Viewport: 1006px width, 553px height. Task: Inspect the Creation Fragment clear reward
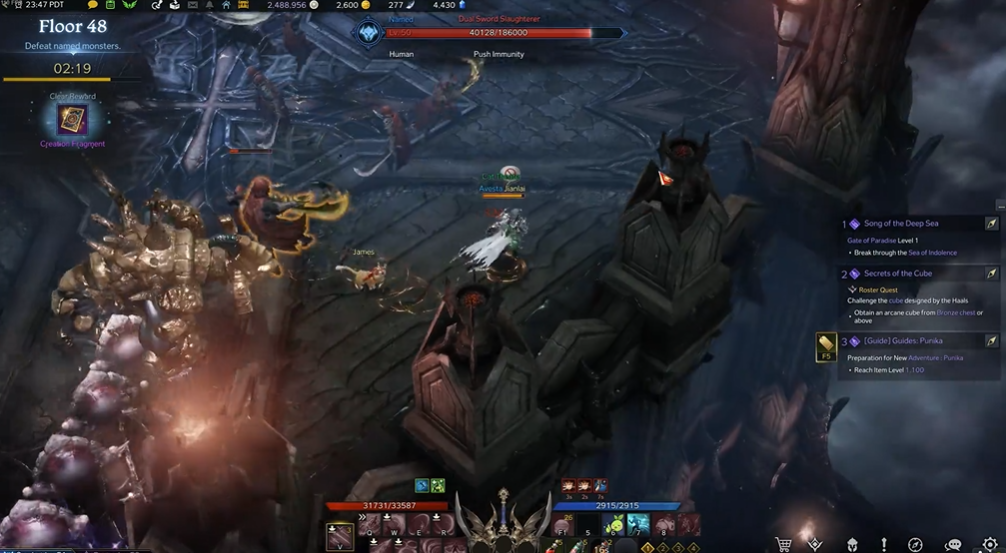pyautogui.click(x=72, y=121)
